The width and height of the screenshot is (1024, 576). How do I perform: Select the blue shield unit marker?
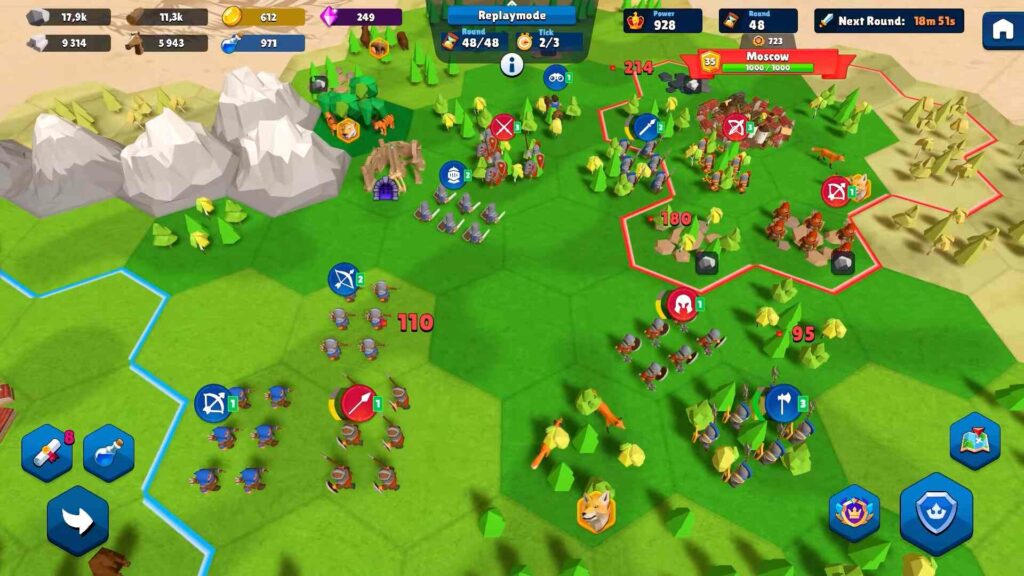click(452, 175)
